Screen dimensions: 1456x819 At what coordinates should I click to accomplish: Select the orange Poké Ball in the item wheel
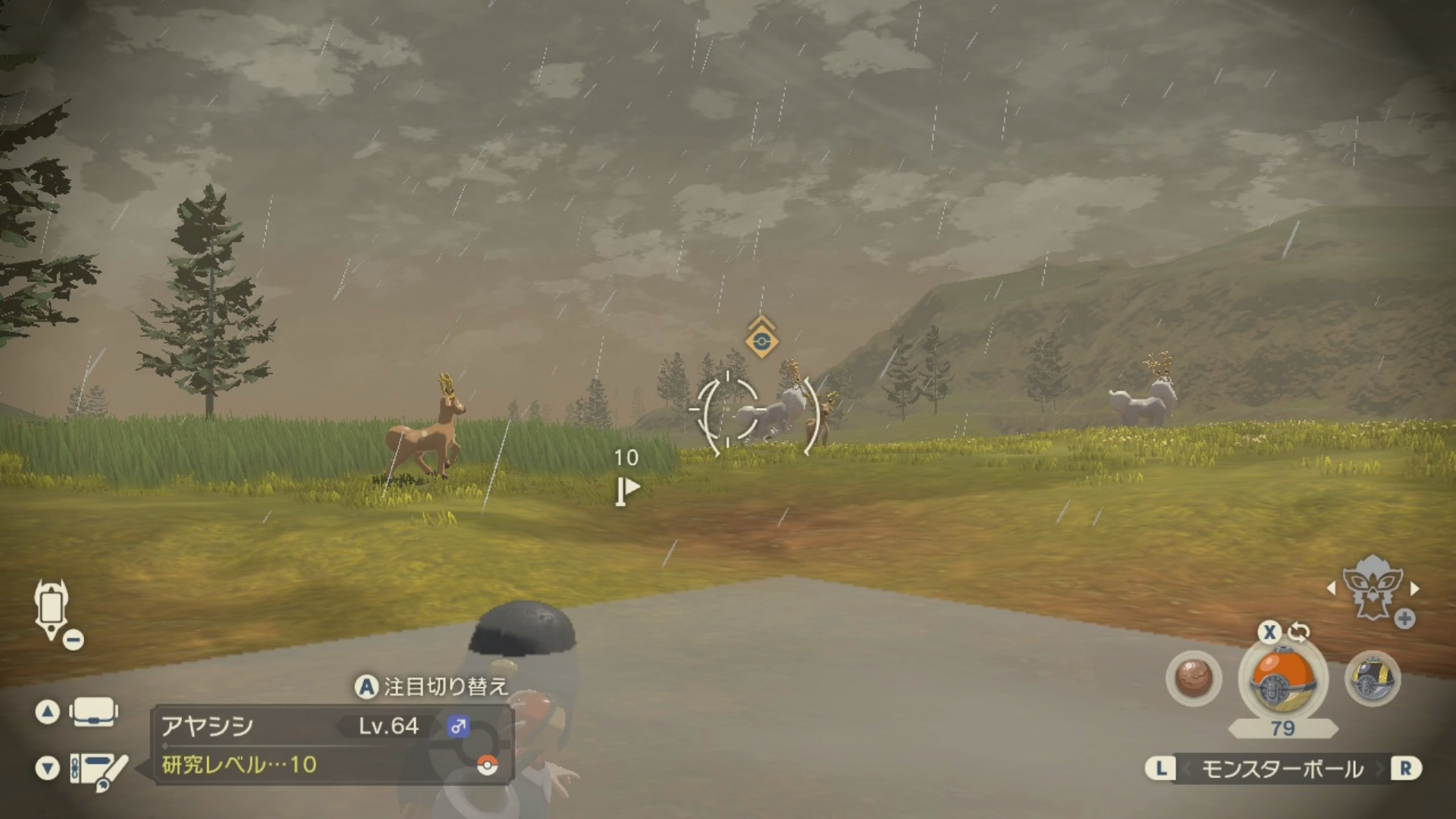[1282, 679]
